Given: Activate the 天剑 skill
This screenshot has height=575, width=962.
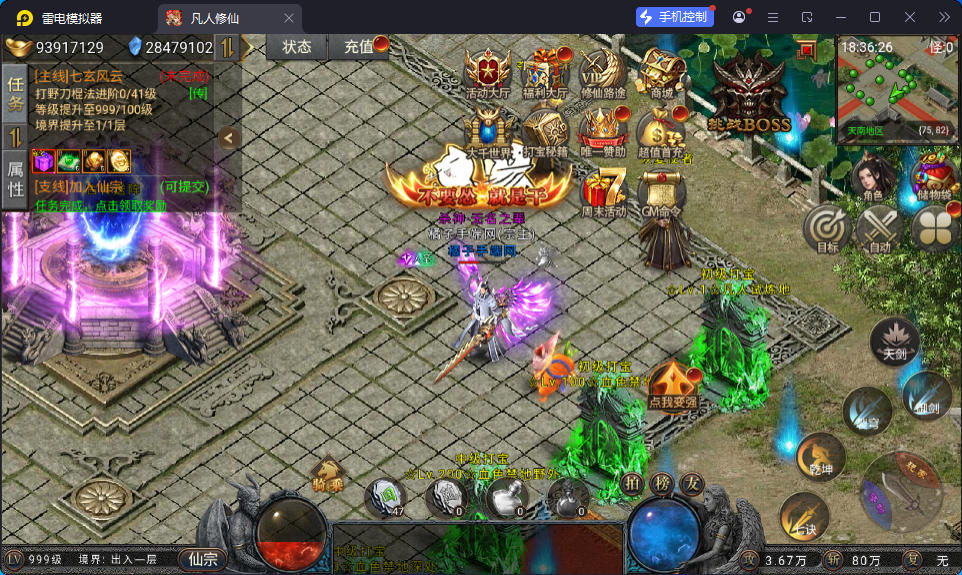Looking at the screenshot, I should coord(894,340).
